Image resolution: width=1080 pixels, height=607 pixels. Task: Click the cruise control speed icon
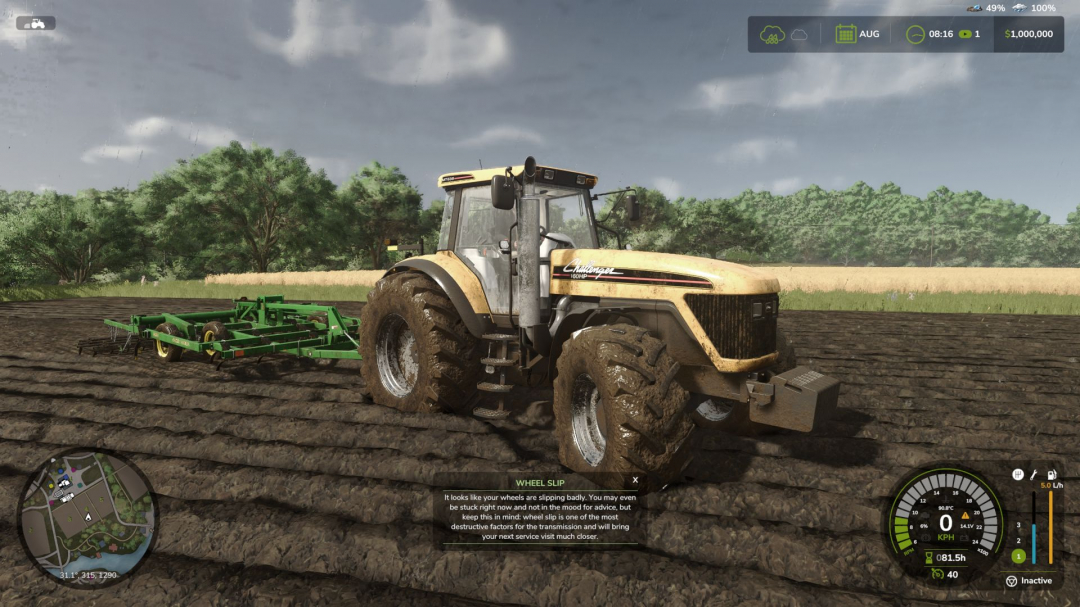tap(936, 574)
